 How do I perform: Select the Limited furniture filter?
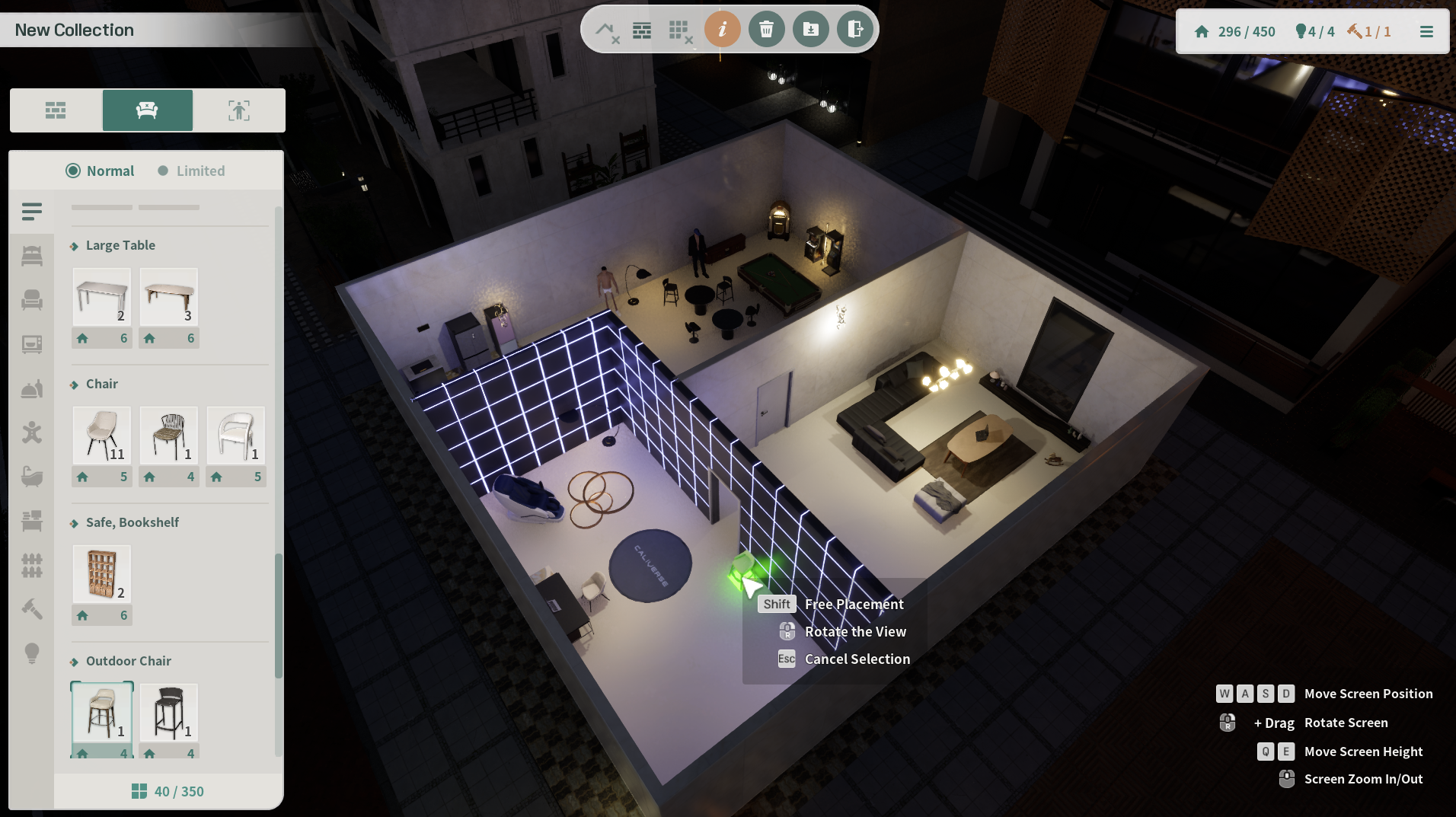pyautogui.click(x=192, y=171)
